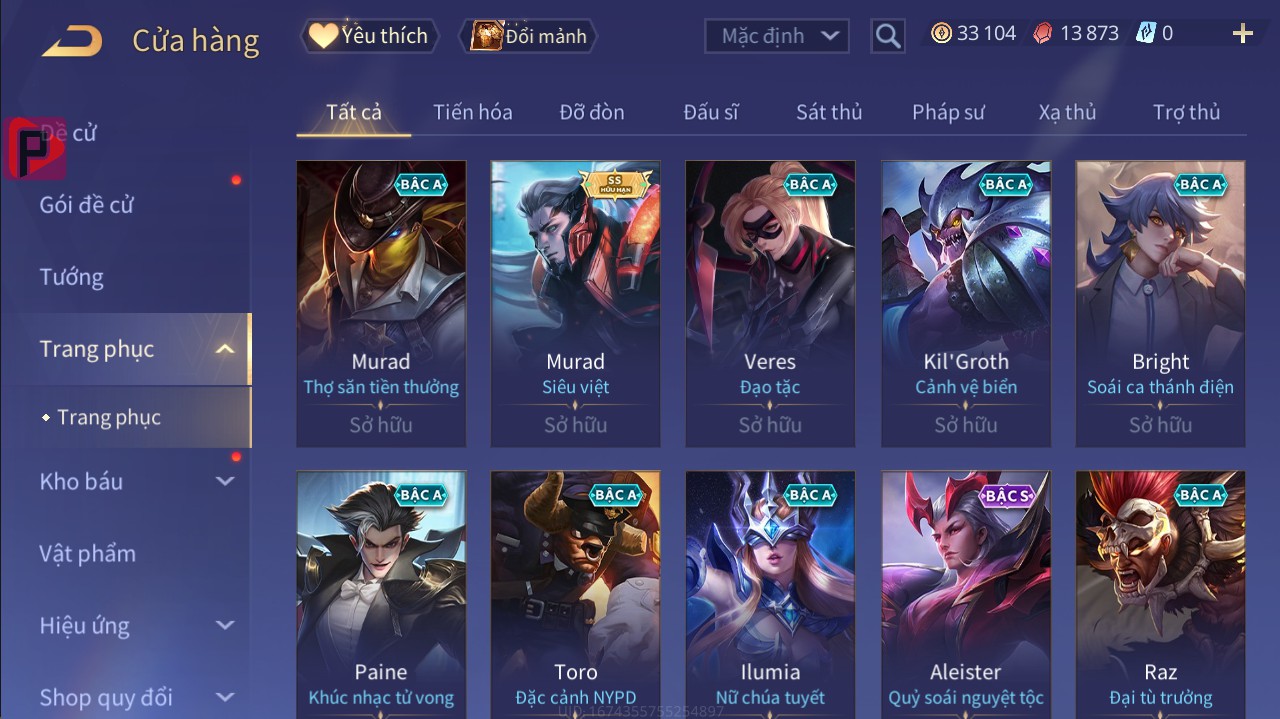Add currency with the plus button
Image resolution: width=1280 pixels, height=719 pixels.
[1242, 34]
